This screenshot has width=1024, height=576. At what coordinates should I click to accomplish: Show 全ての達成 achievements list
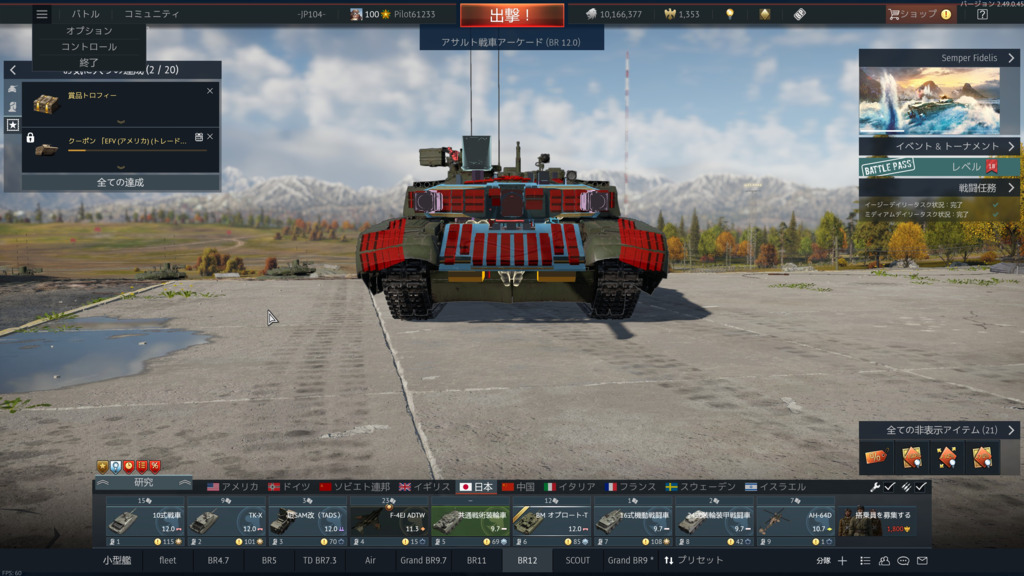point(120,182)
